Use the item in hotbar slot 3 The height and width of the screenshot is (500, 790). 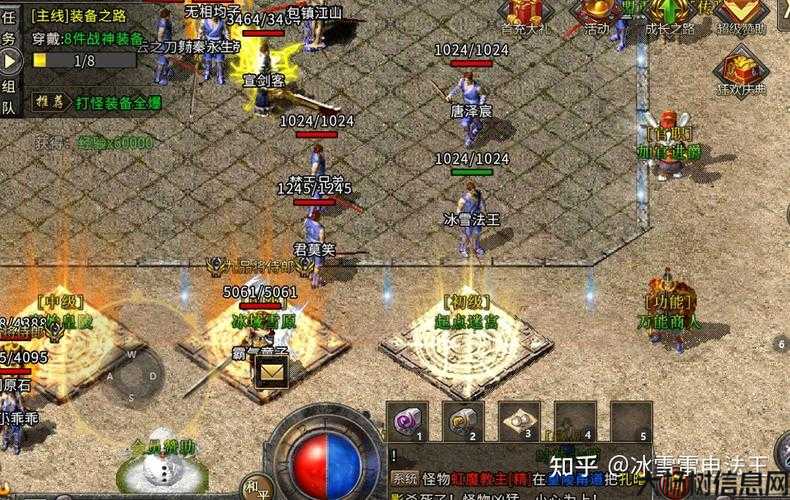(519, 420)
